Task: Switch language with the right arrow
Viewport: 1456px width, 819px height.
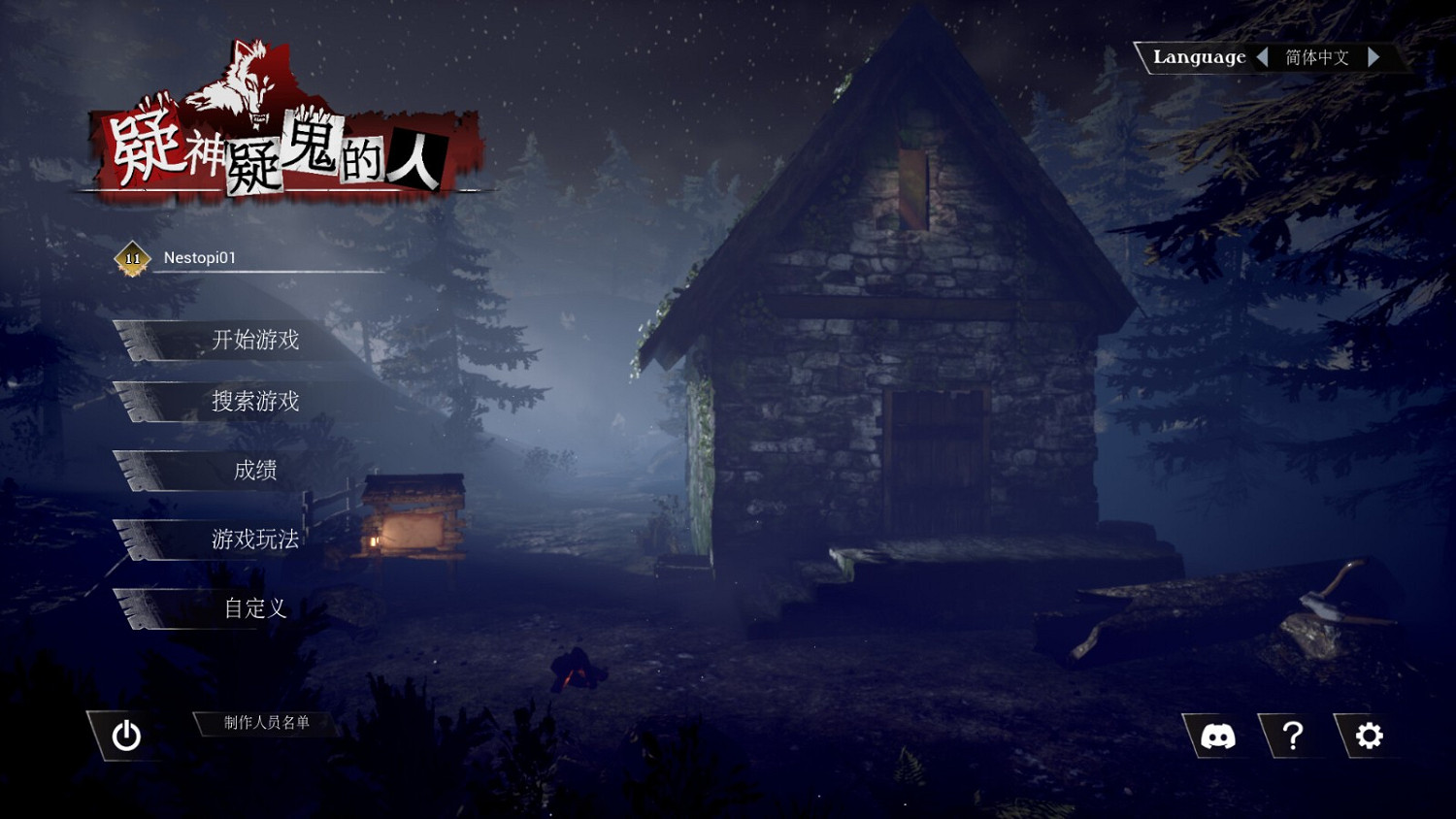Action: click(x=1375, y=57)
